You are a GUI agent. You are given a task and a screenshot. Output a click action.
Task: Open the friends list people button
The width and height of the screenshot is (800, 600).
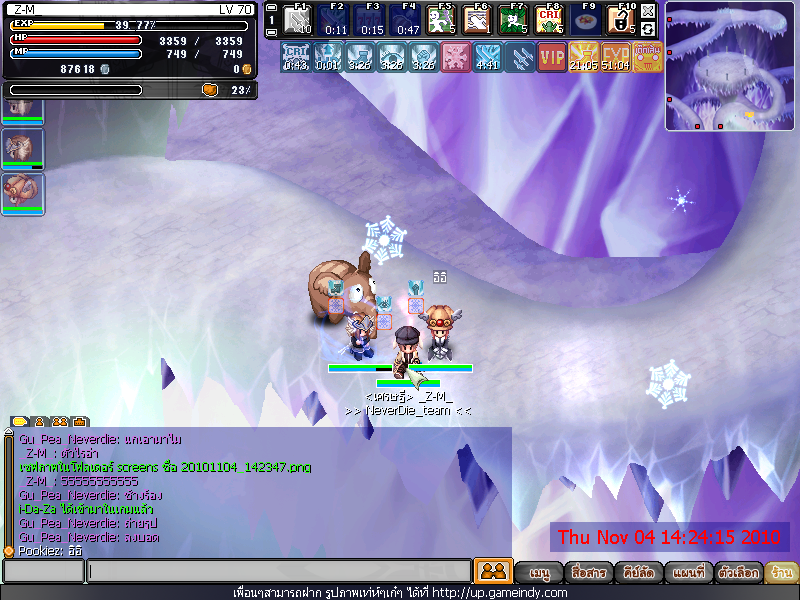point(492,571)
